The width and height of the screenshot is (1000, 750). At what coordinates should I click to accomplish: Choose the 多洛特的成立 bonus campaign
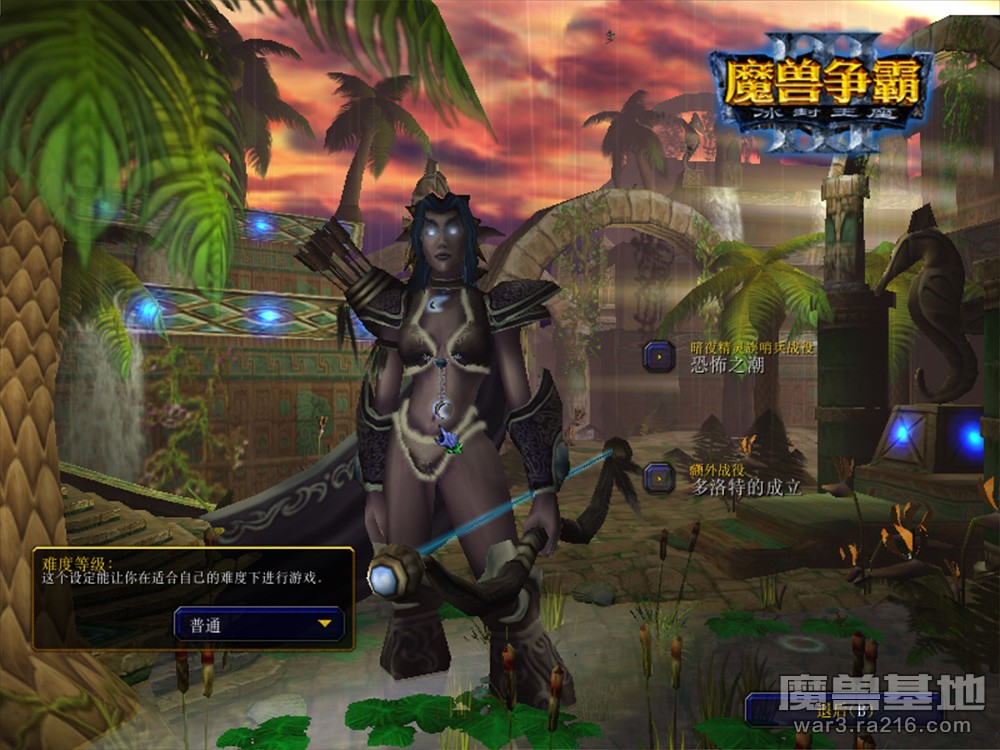660,478
